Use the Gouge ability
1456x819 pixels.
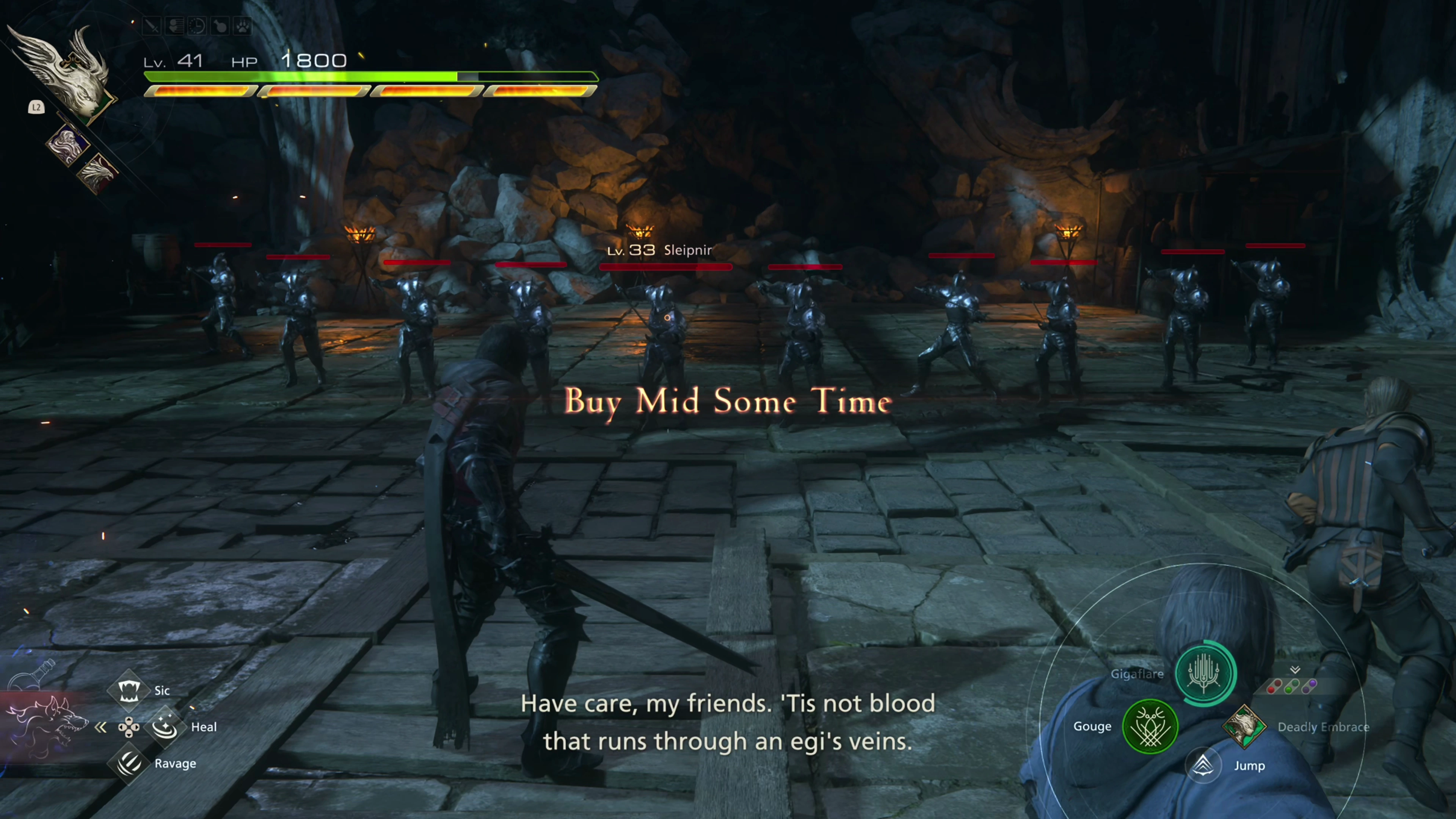1150,726
